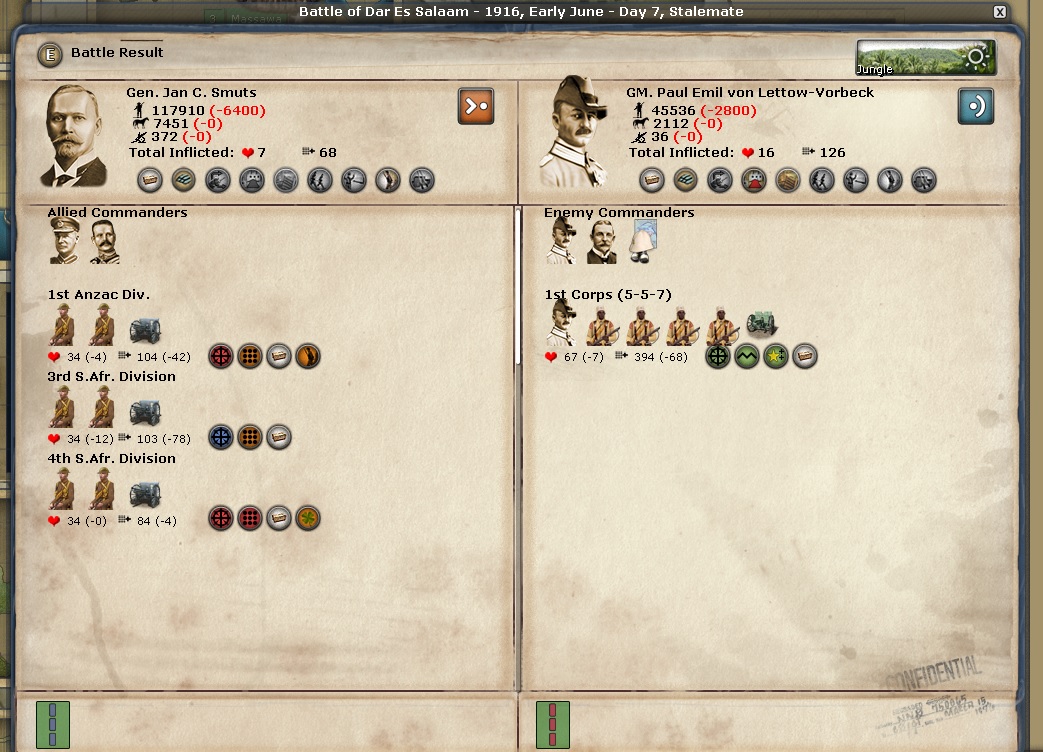Click the red ability icon in Lettow-Vorbeck's row
Image resolution: width=1043 pixels, height=752 pixels.
pyautogui.click(x=754, y=180)
